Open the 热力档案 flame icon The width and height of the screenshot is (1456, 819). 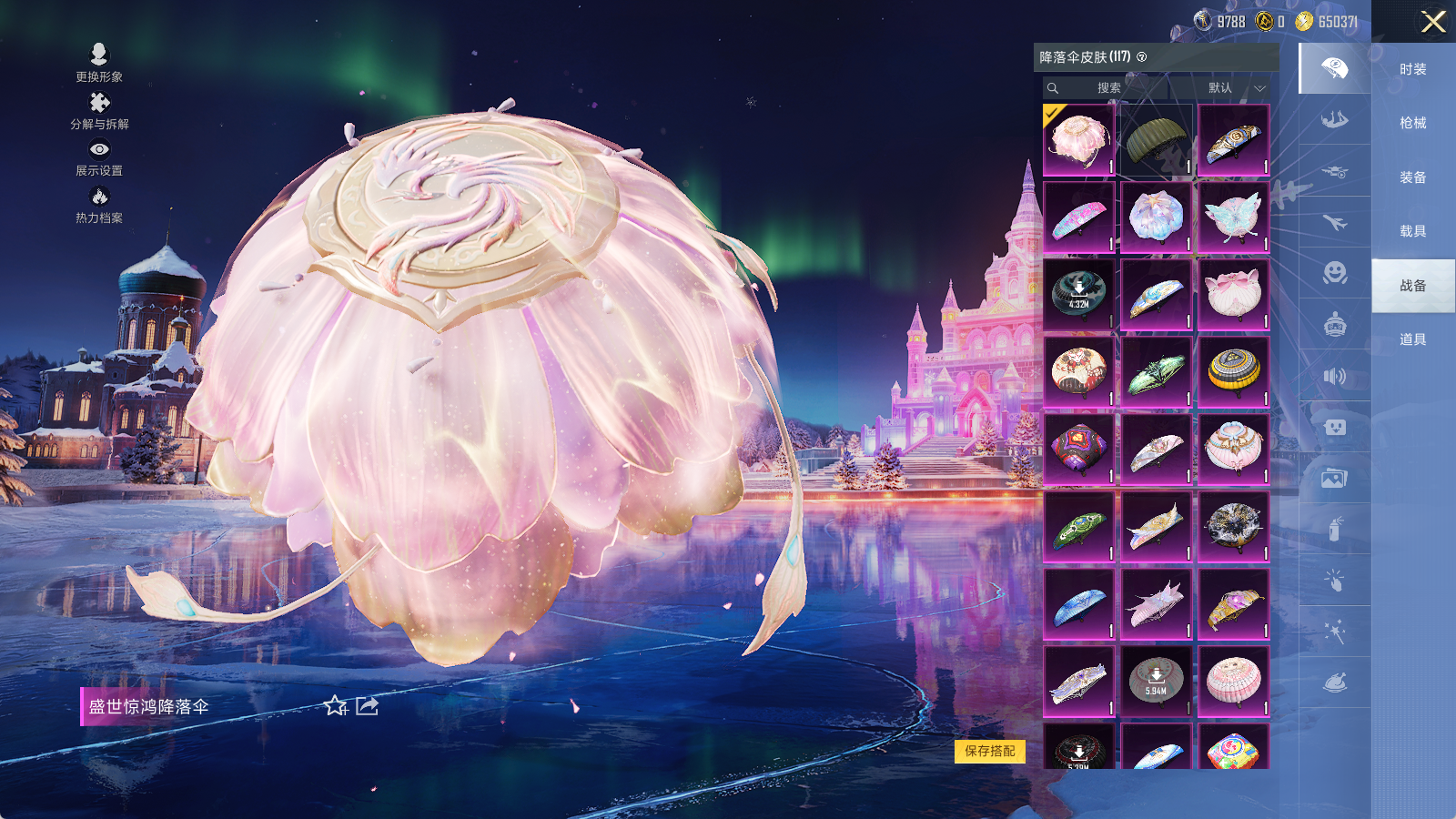click(x=99, y=204)
